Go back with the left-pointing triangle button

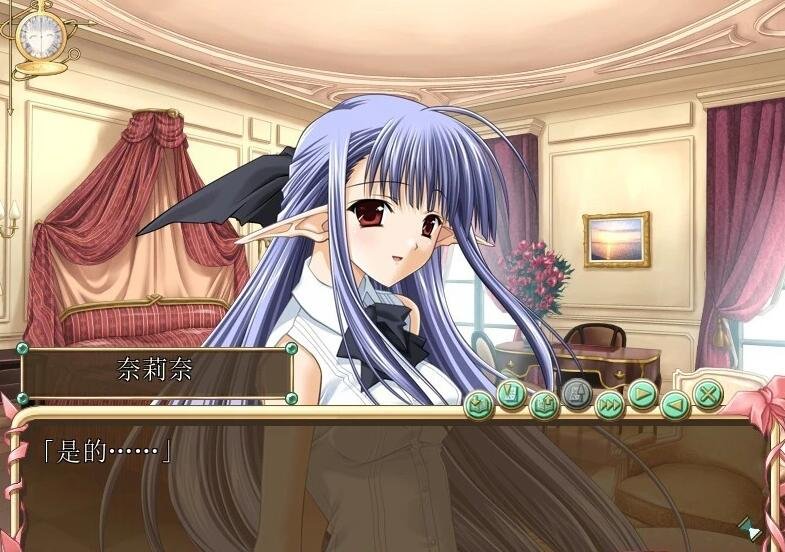pos(675,405)
